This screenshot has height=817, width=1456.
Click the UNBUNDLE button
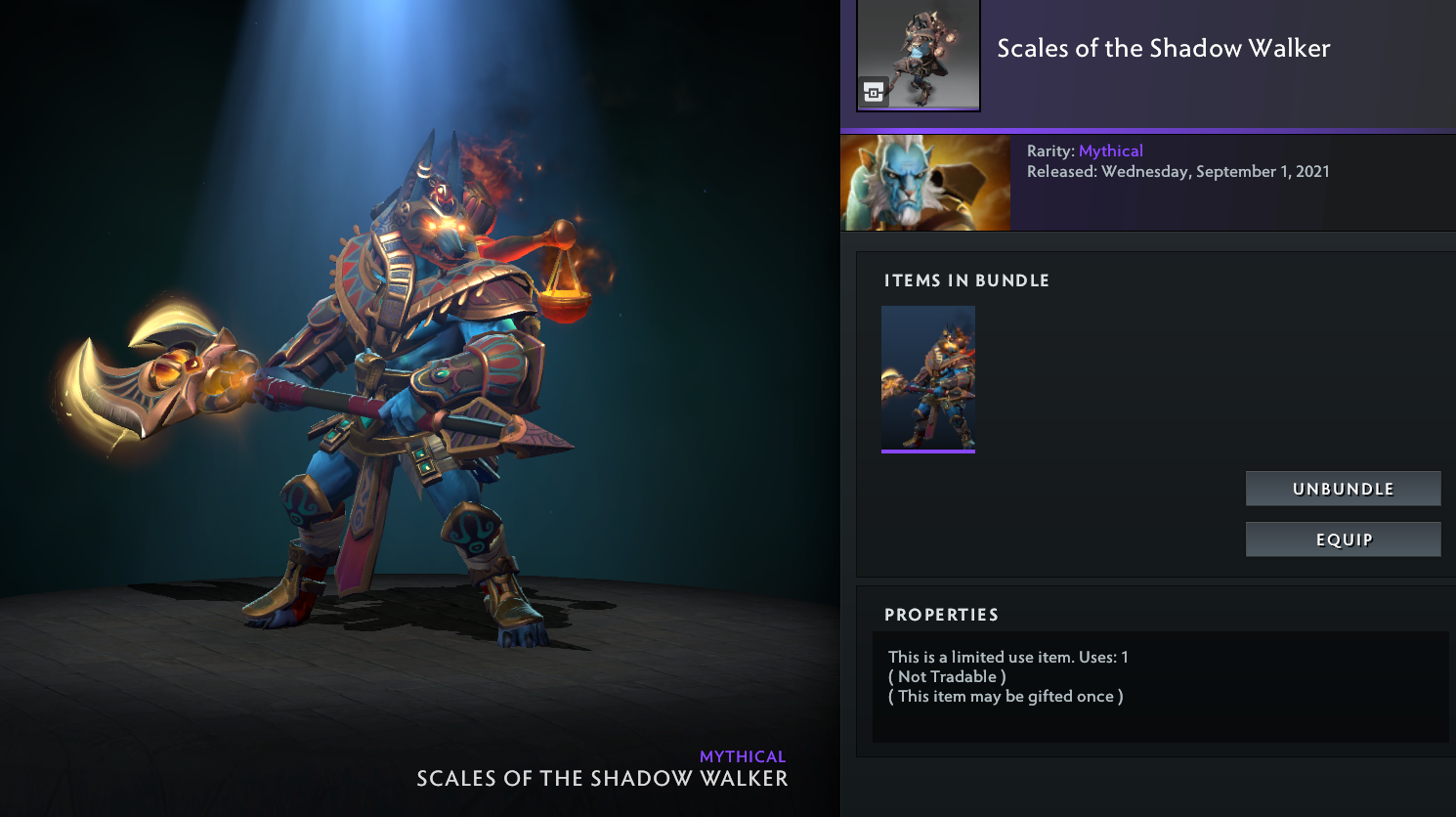coord(1343,489)
